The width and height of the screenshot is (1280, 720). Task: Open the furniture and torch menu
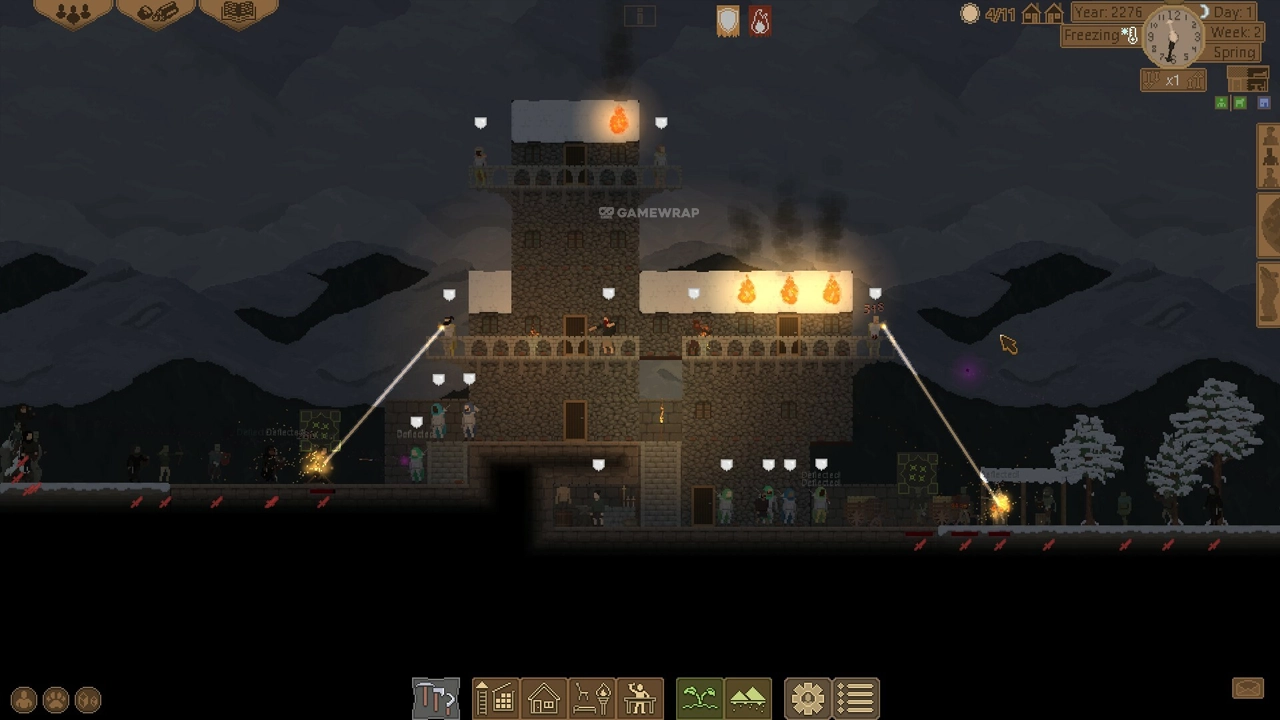(x=591, y=698)
